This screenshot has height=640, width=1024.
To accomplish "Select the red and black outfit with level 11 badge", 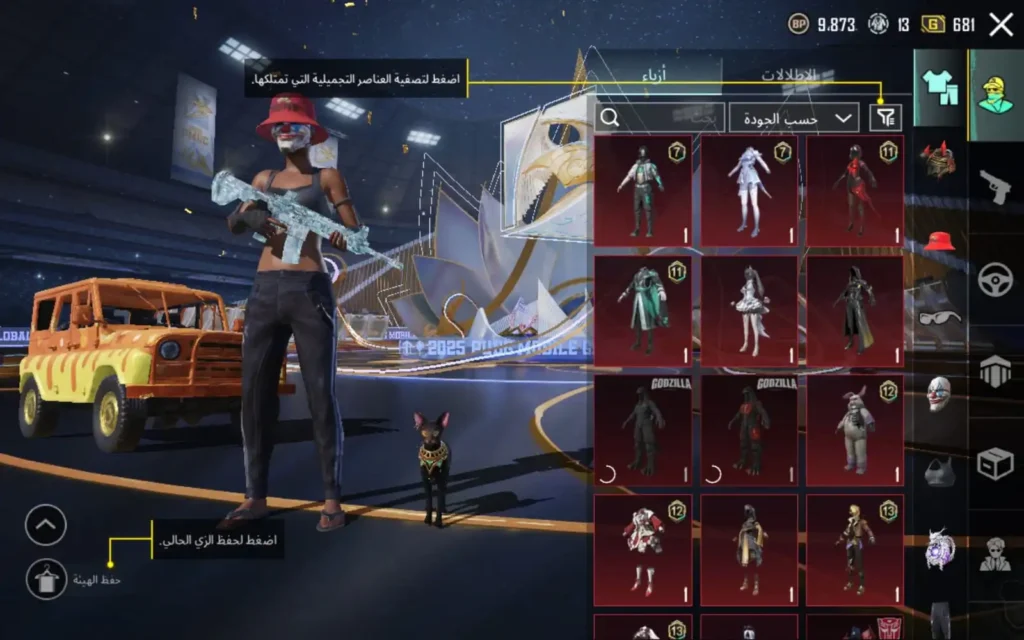I will coord(855,191).
